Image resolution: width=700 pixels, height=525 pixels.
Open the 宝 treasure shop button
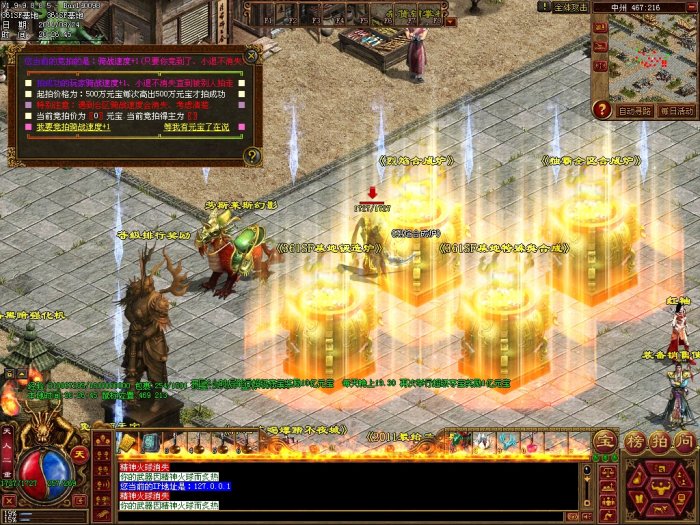tap(604, 441)
